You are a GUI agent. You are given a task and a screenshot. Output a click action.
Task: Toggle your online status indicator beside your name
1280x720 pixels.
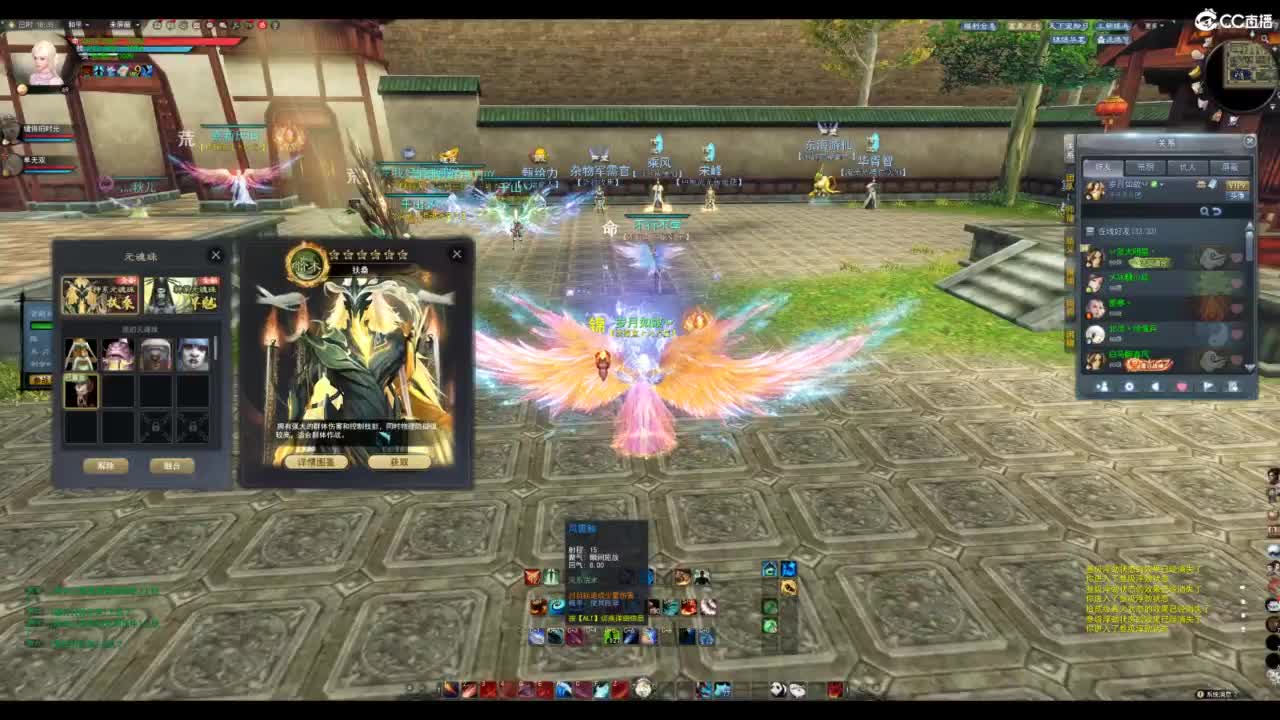[x=1152, y=182]
